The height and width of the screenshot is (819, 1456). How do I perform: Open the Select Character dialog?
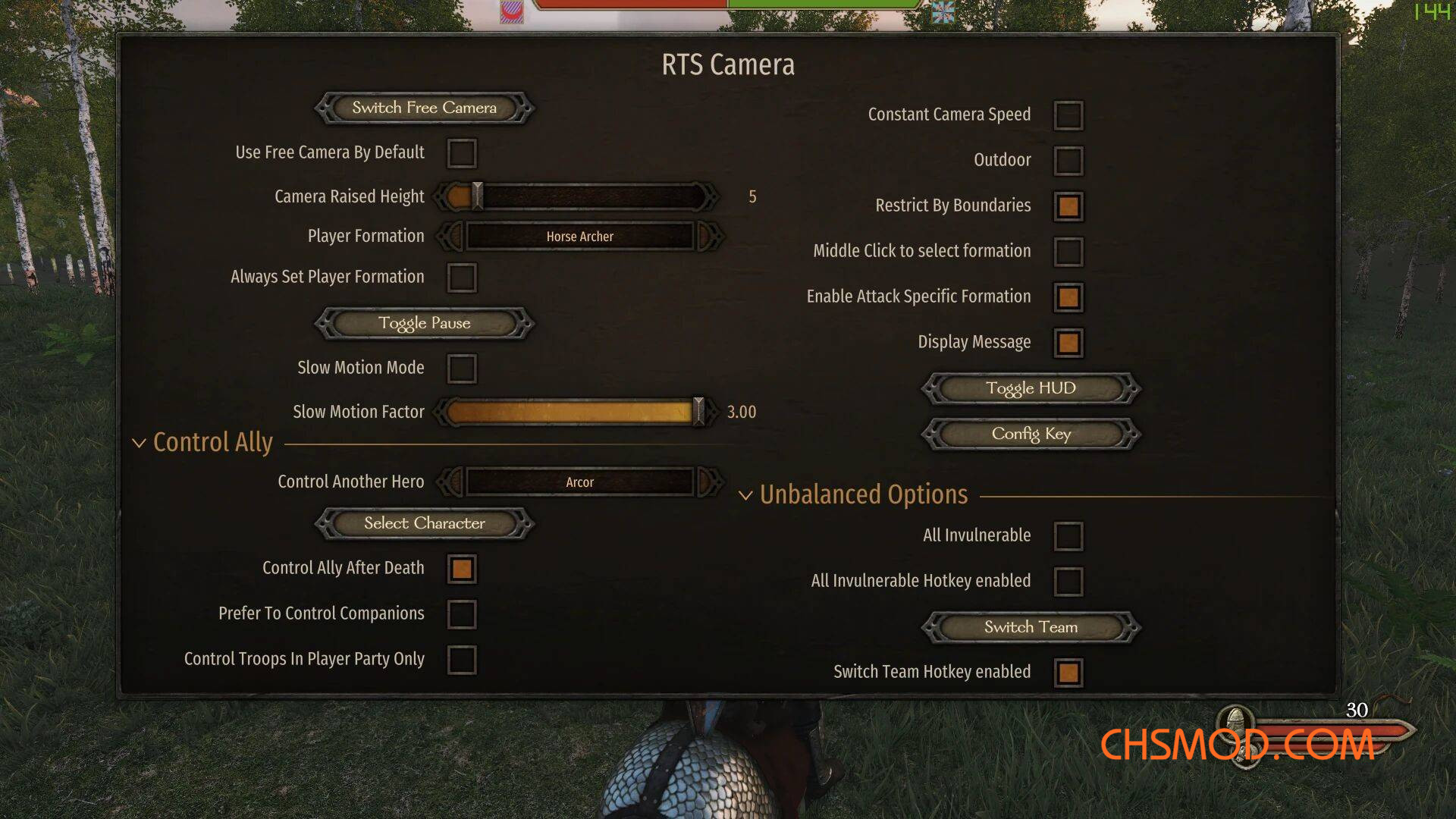click(423, 523)
